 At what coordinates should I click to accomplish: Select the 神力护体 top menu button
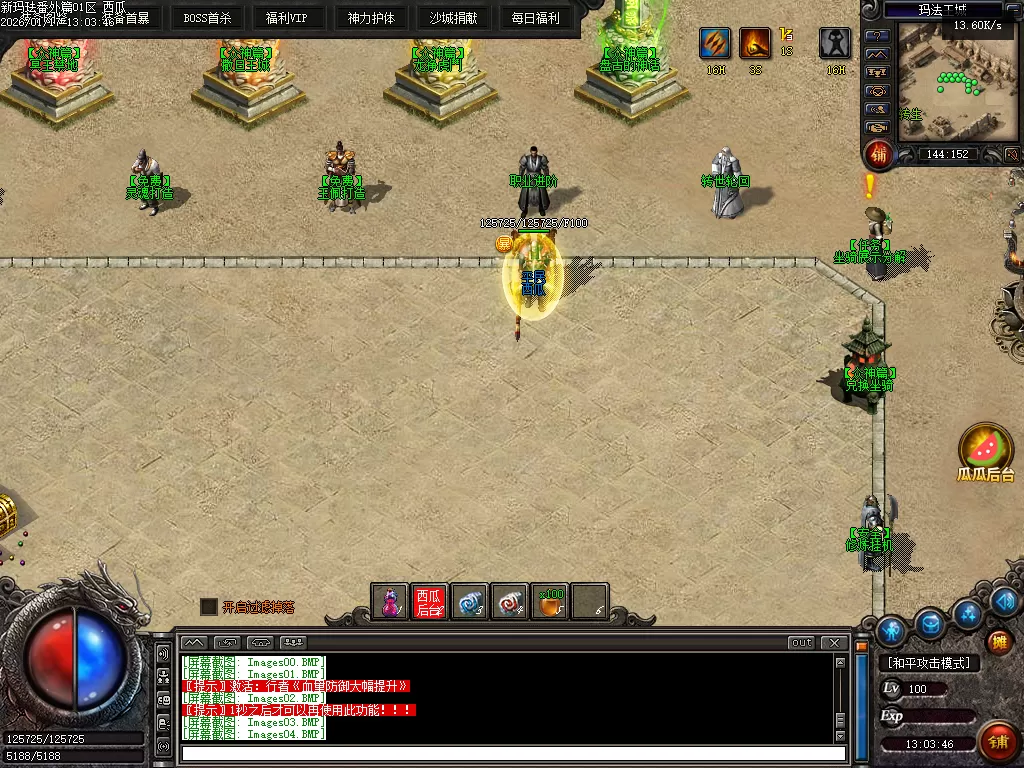pyautogui.click(x=371, y=18)
